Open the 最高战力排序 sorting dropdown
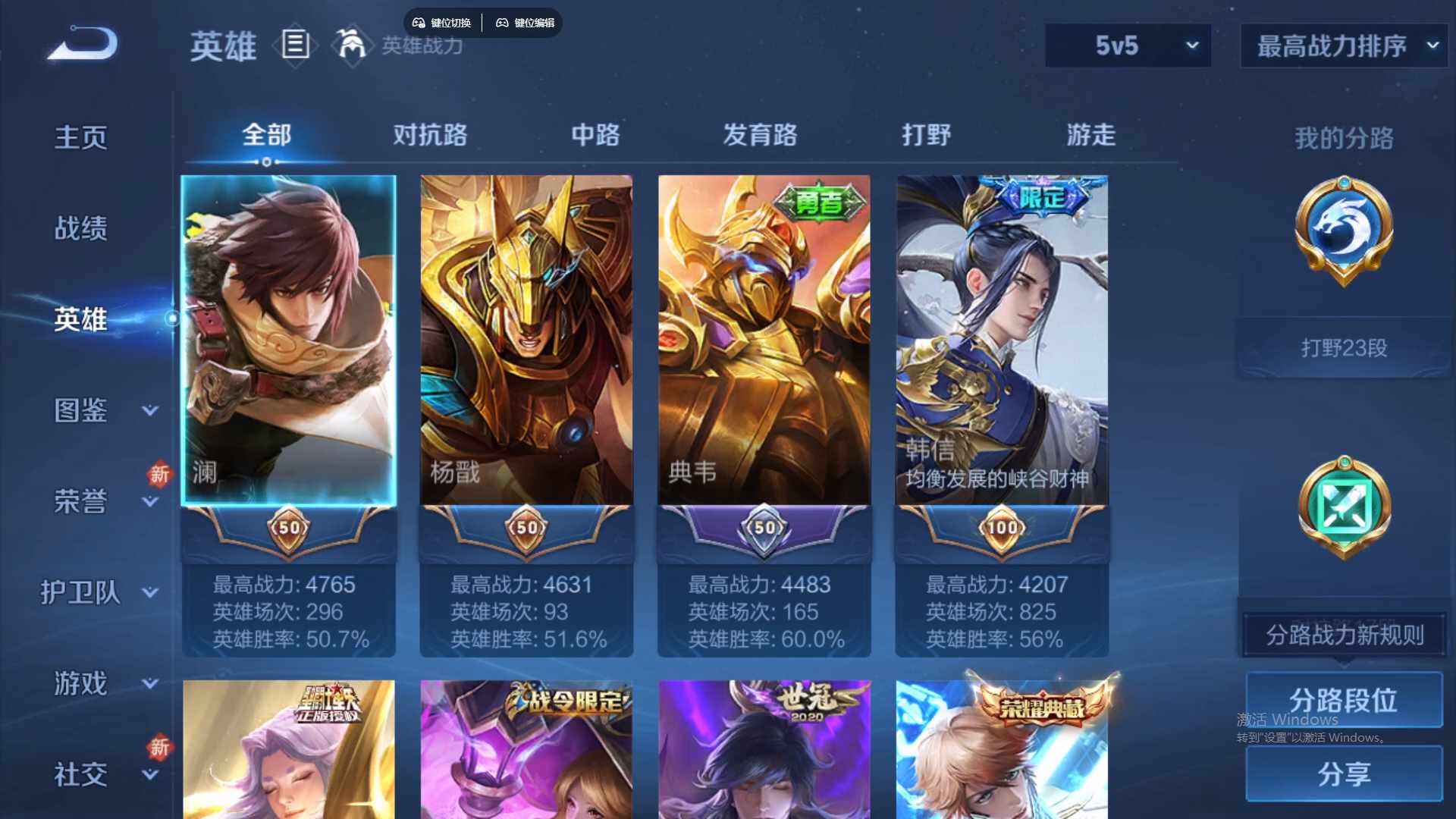 pos(1342,45)
